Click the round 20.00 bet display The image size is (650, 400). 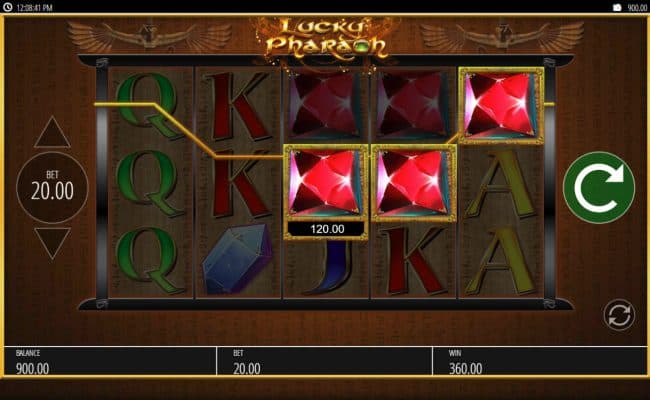coord(52,187)
